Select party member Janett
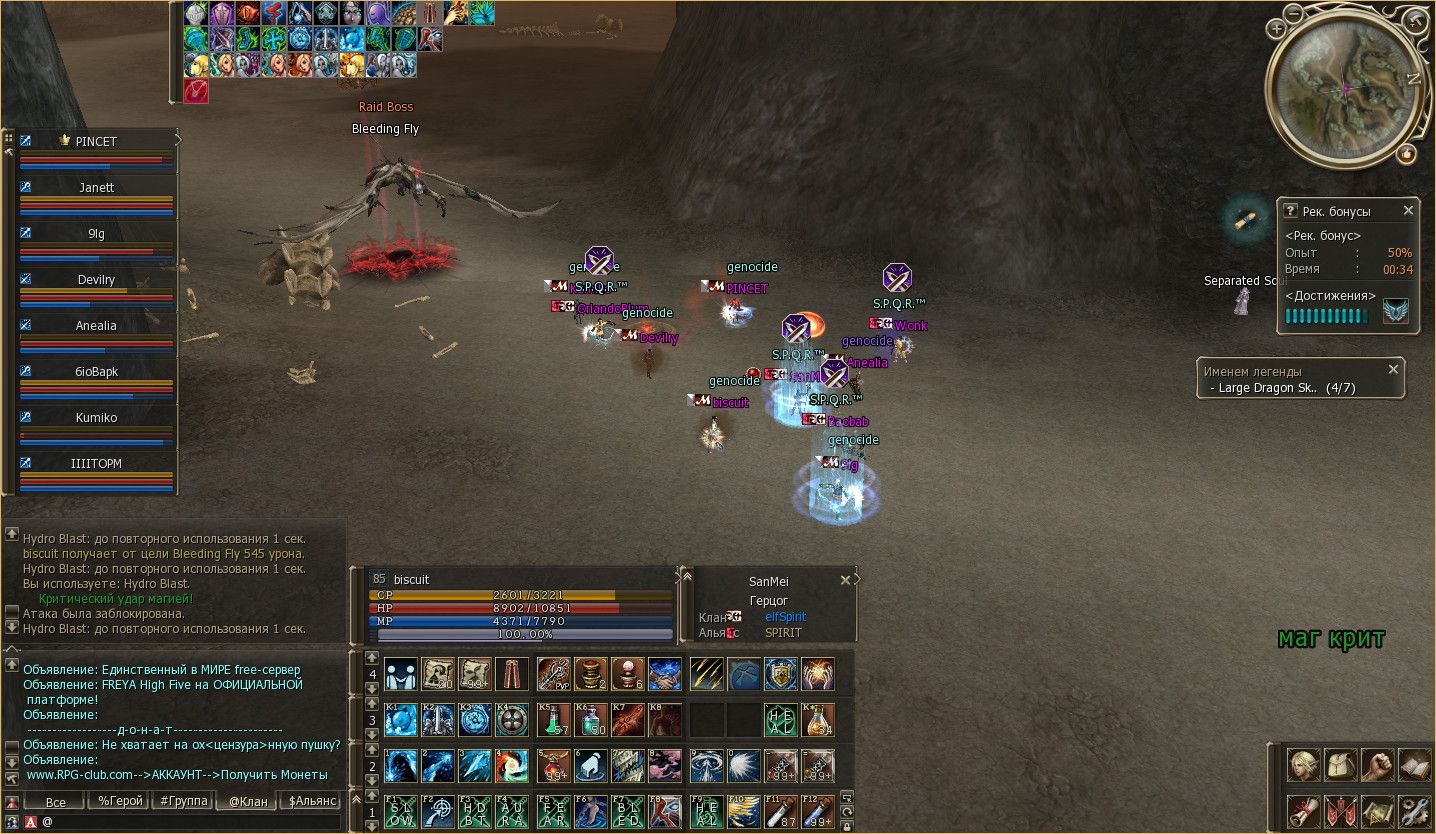 tap(97, 188)
